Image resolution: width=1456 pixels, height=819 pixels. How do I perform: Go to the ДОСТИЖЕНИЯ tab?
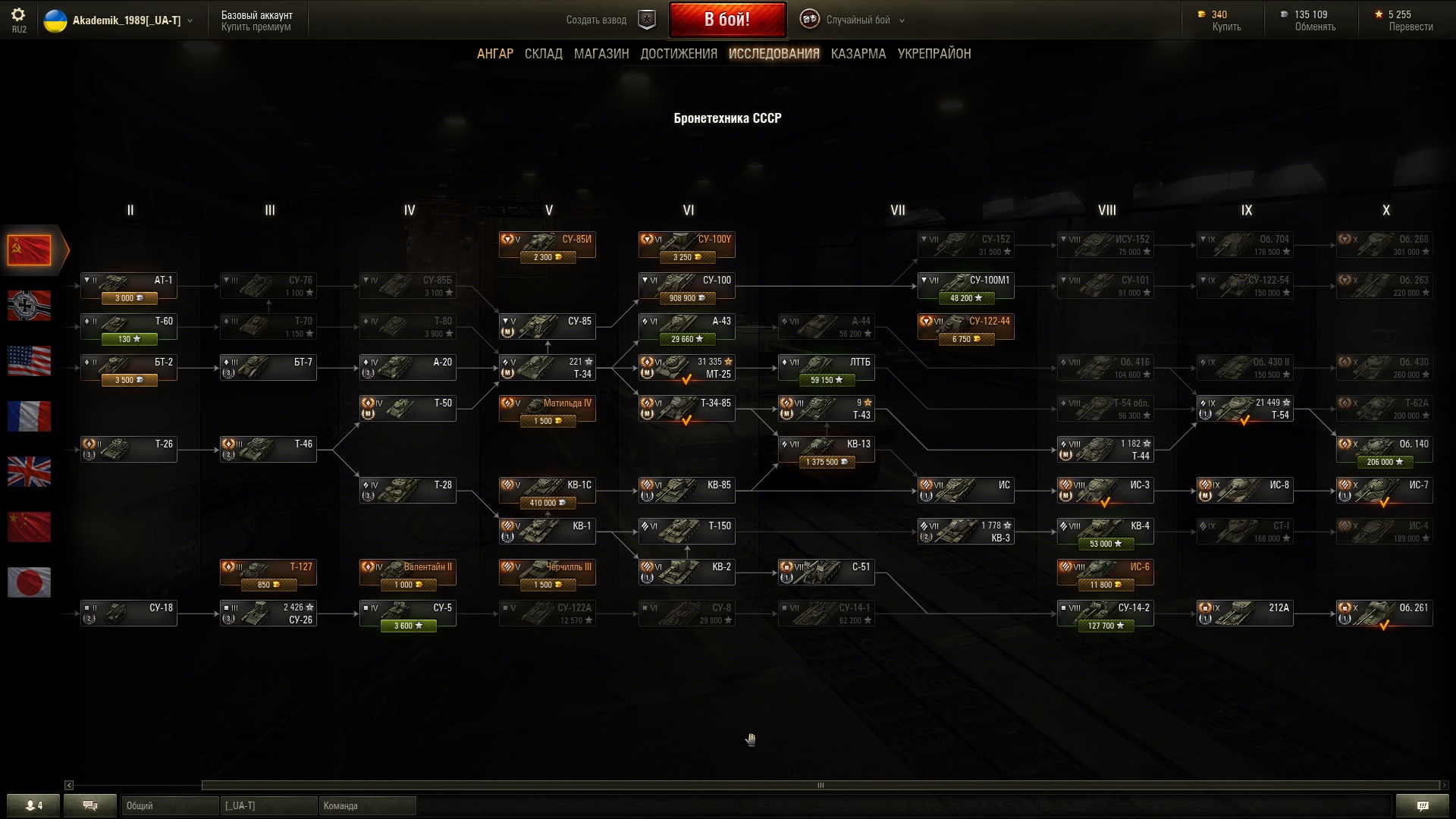click(x=679, y=54)
